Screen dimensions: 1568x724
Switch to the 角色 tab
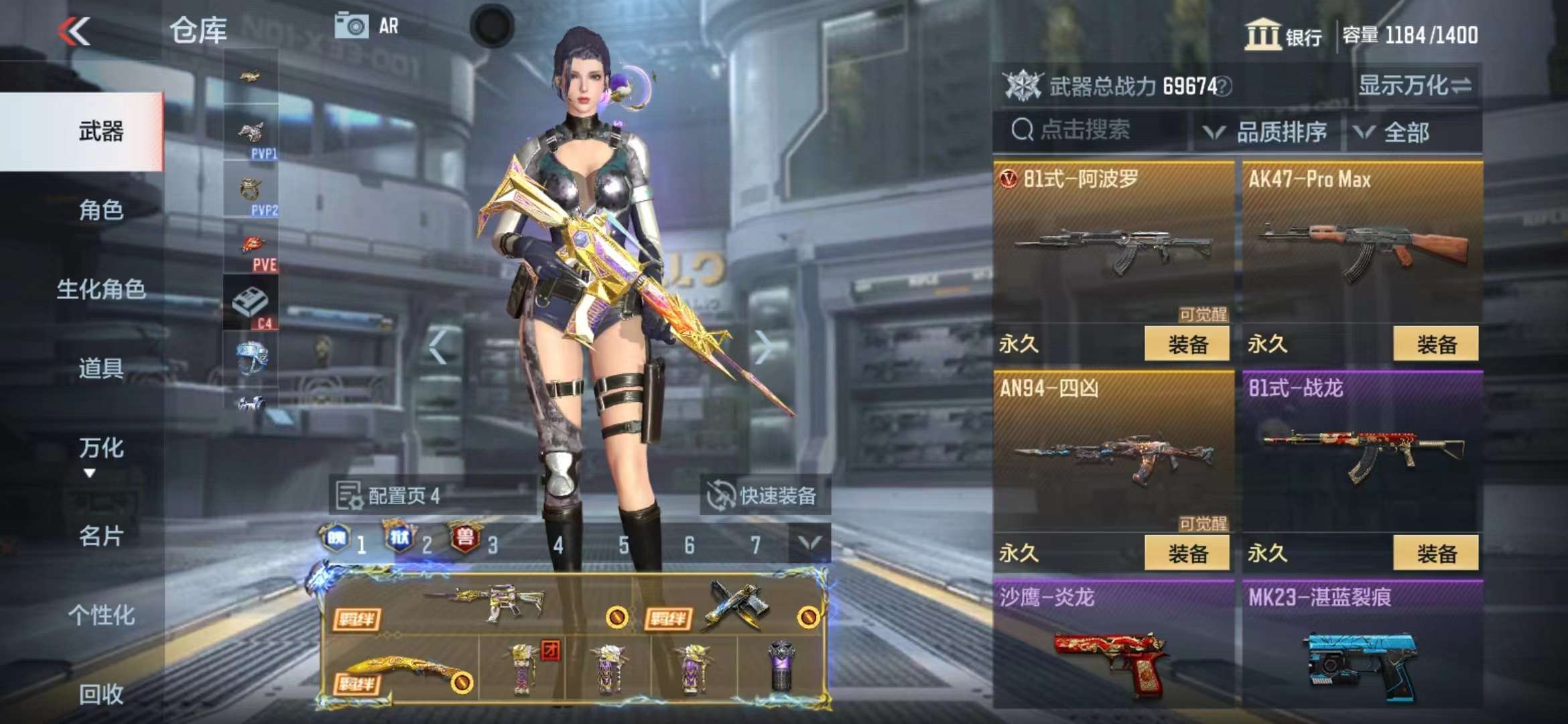[101, 210]
